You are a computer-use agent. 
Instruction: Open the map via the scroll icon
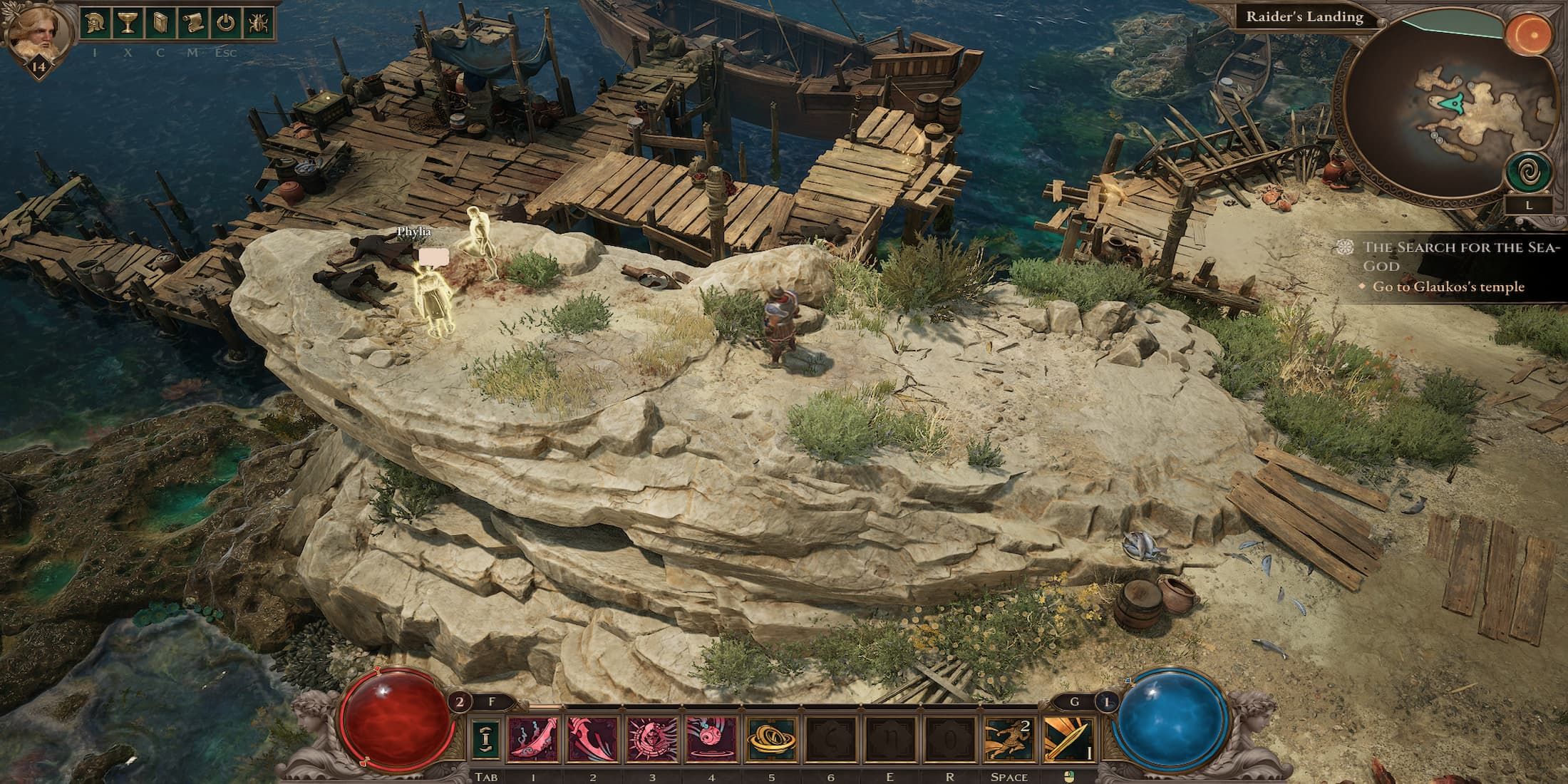[x=192, y=24]
